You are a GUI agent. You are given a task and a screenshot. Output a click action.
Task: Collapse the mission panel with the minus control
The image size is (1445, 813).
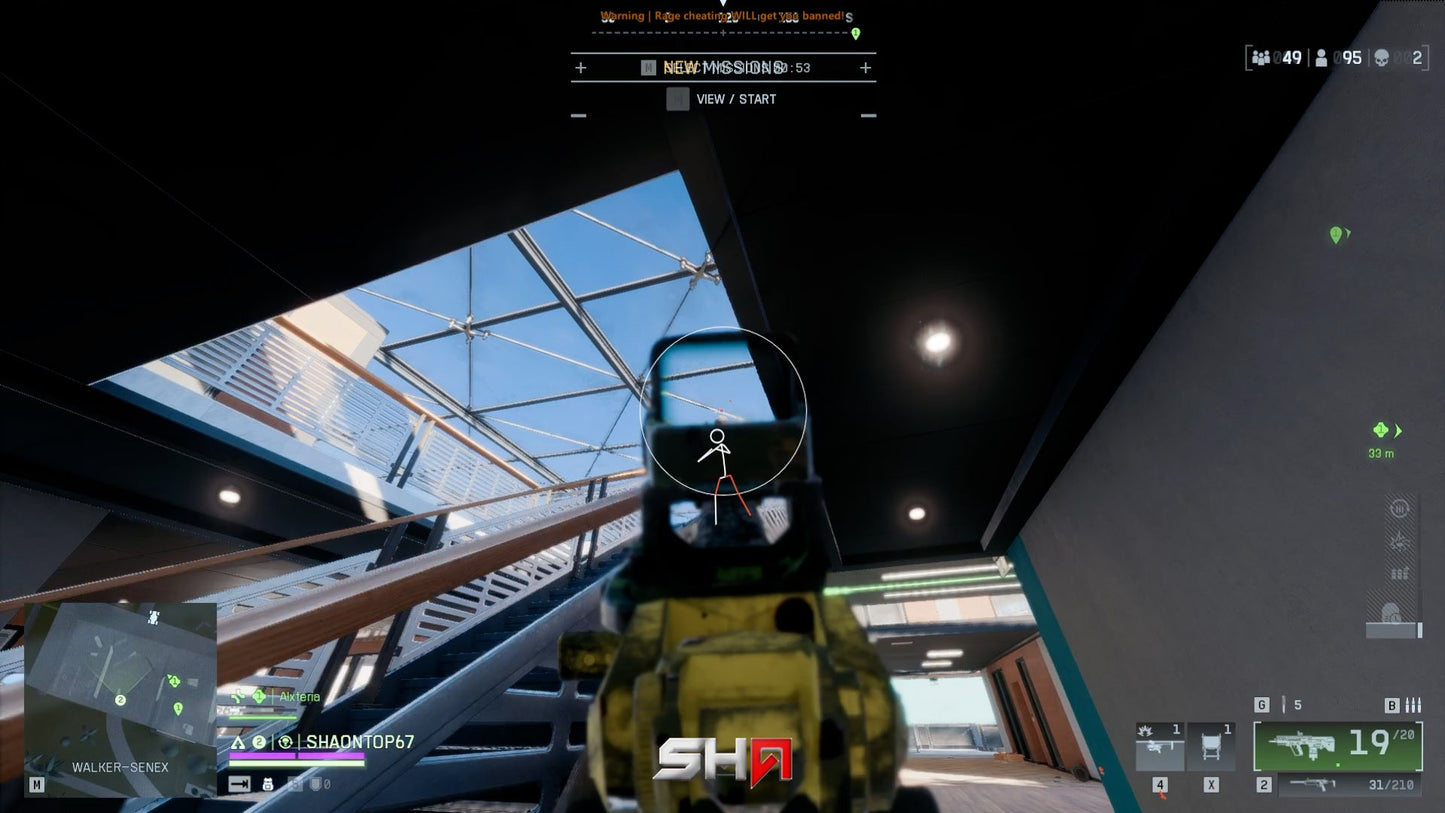tap(577, 117)
